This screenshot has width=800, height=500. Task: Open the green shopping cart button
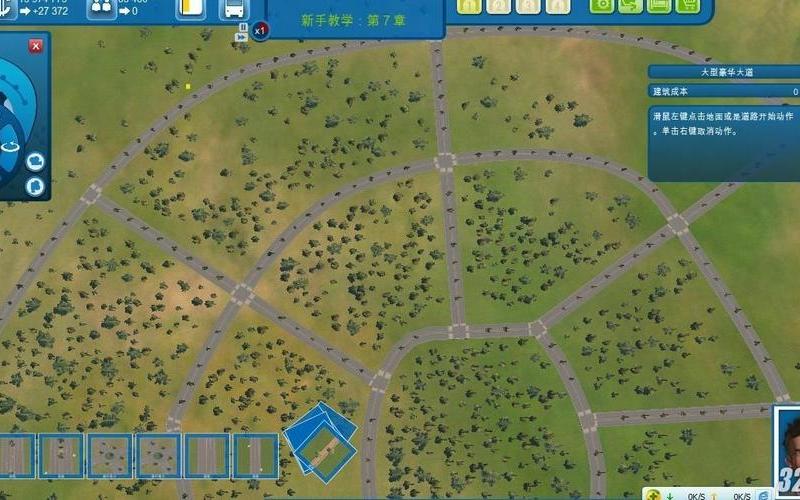tap(687, 5)
